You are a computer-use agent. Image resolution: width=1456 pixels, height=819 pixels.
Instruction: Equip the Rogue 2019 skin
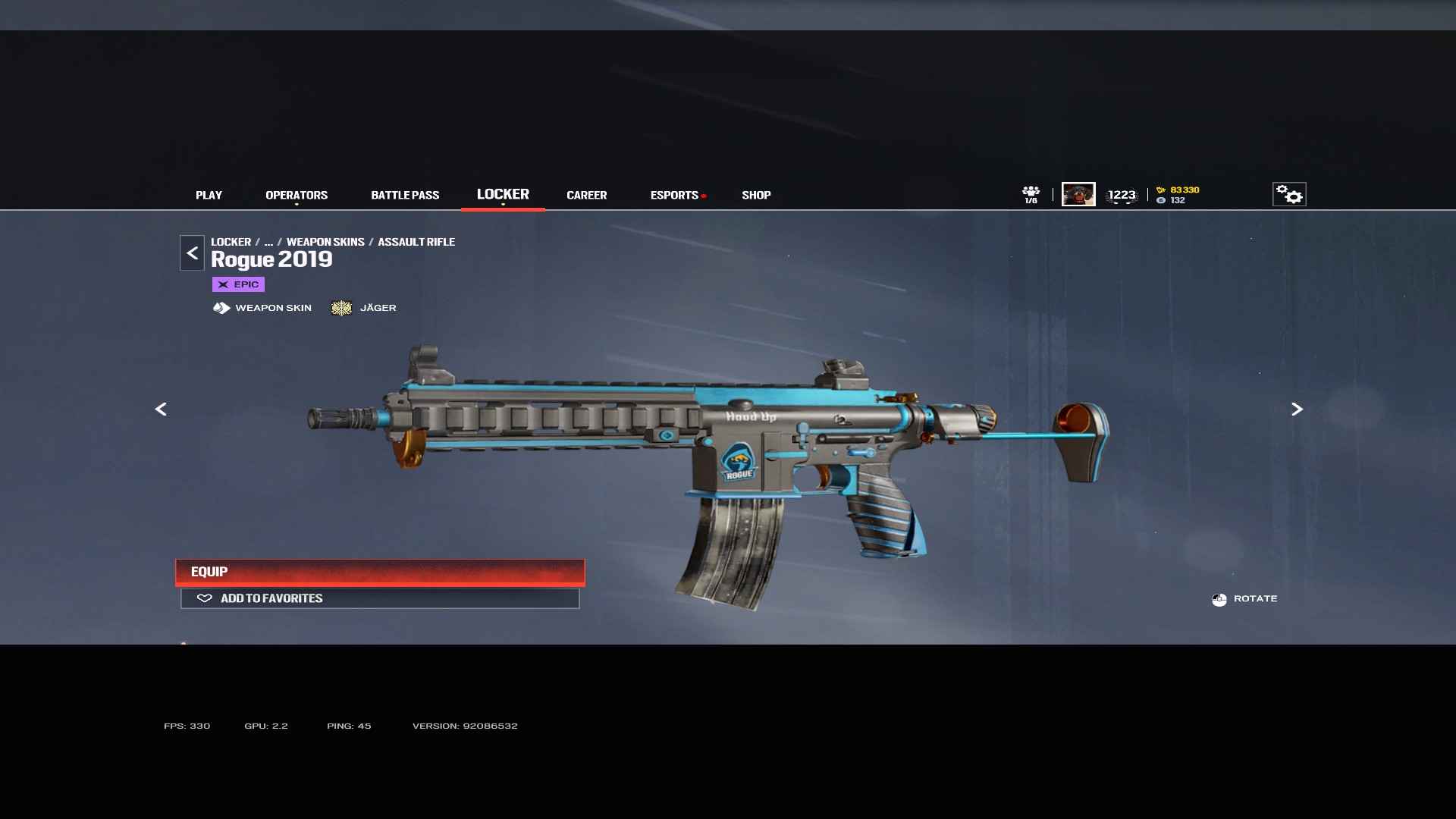click(380, 572)
